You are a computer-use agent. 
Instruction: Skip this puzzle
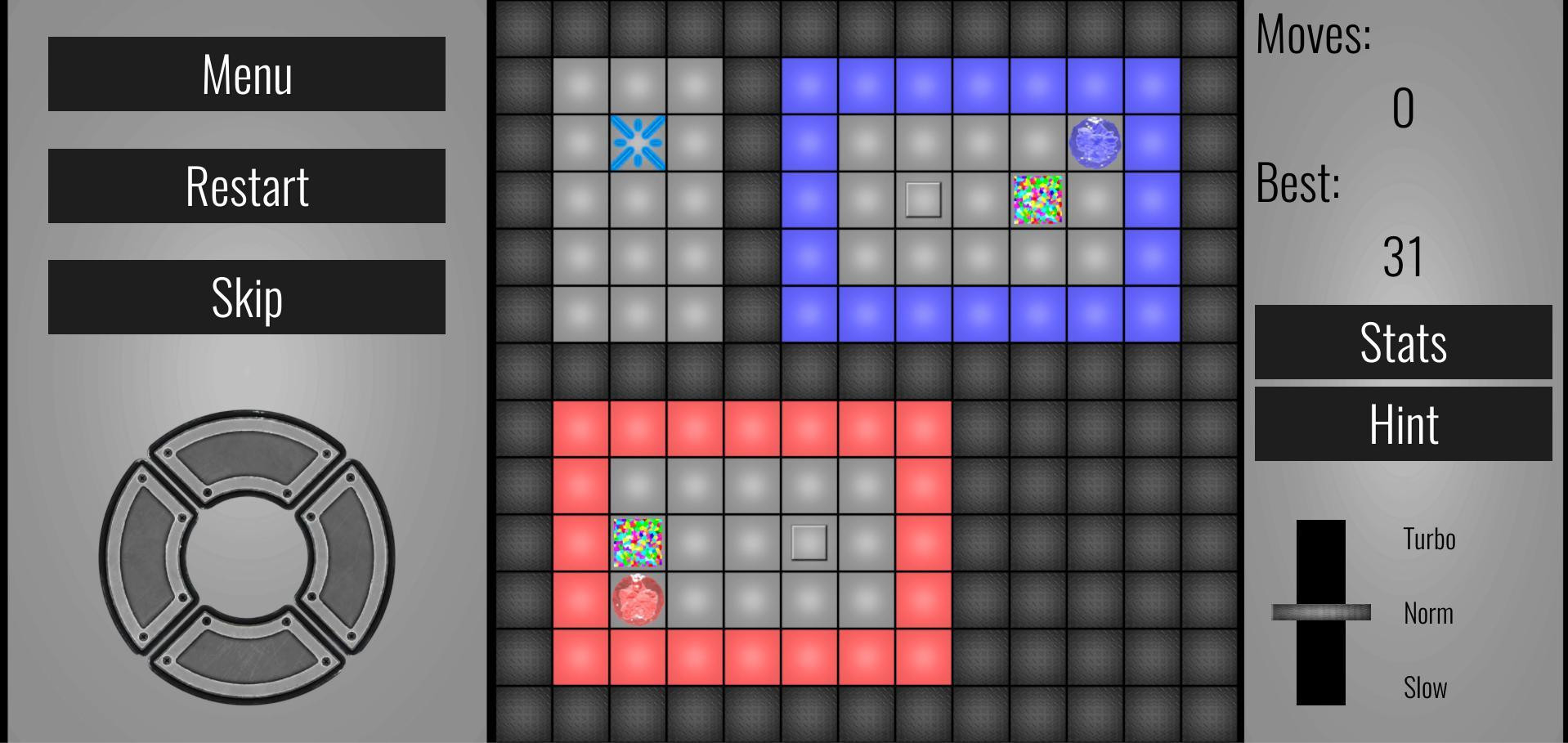246,297
